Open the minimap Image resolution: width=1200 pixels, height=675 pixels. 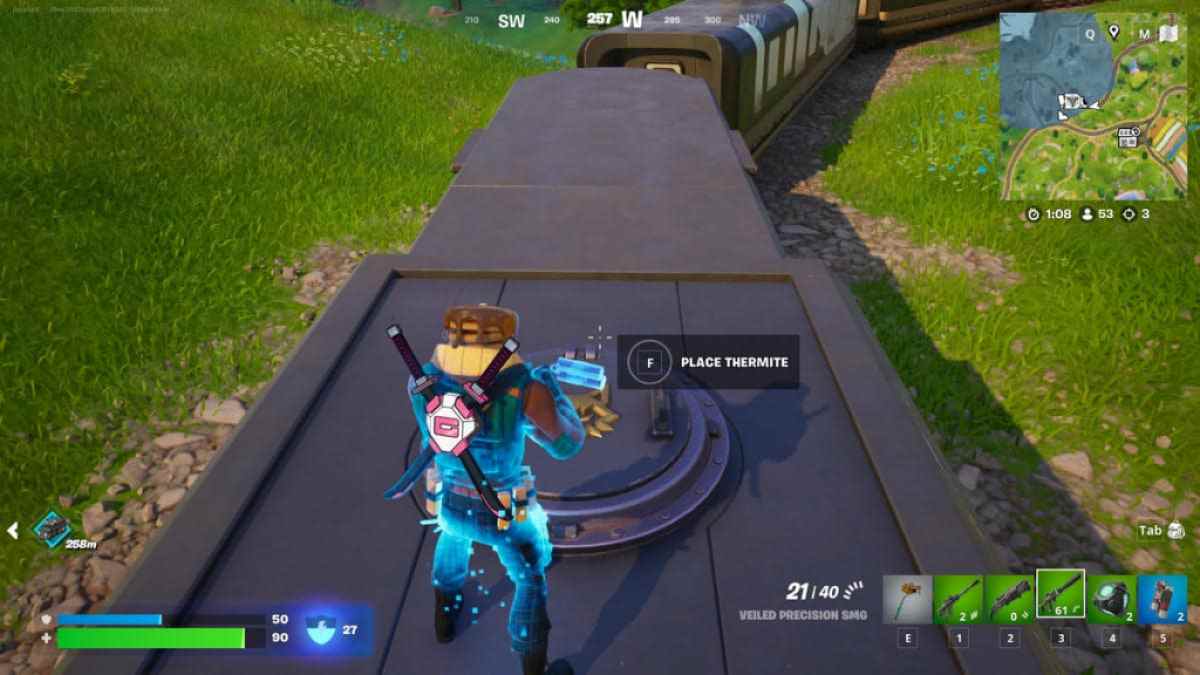tap(1092, 105)
